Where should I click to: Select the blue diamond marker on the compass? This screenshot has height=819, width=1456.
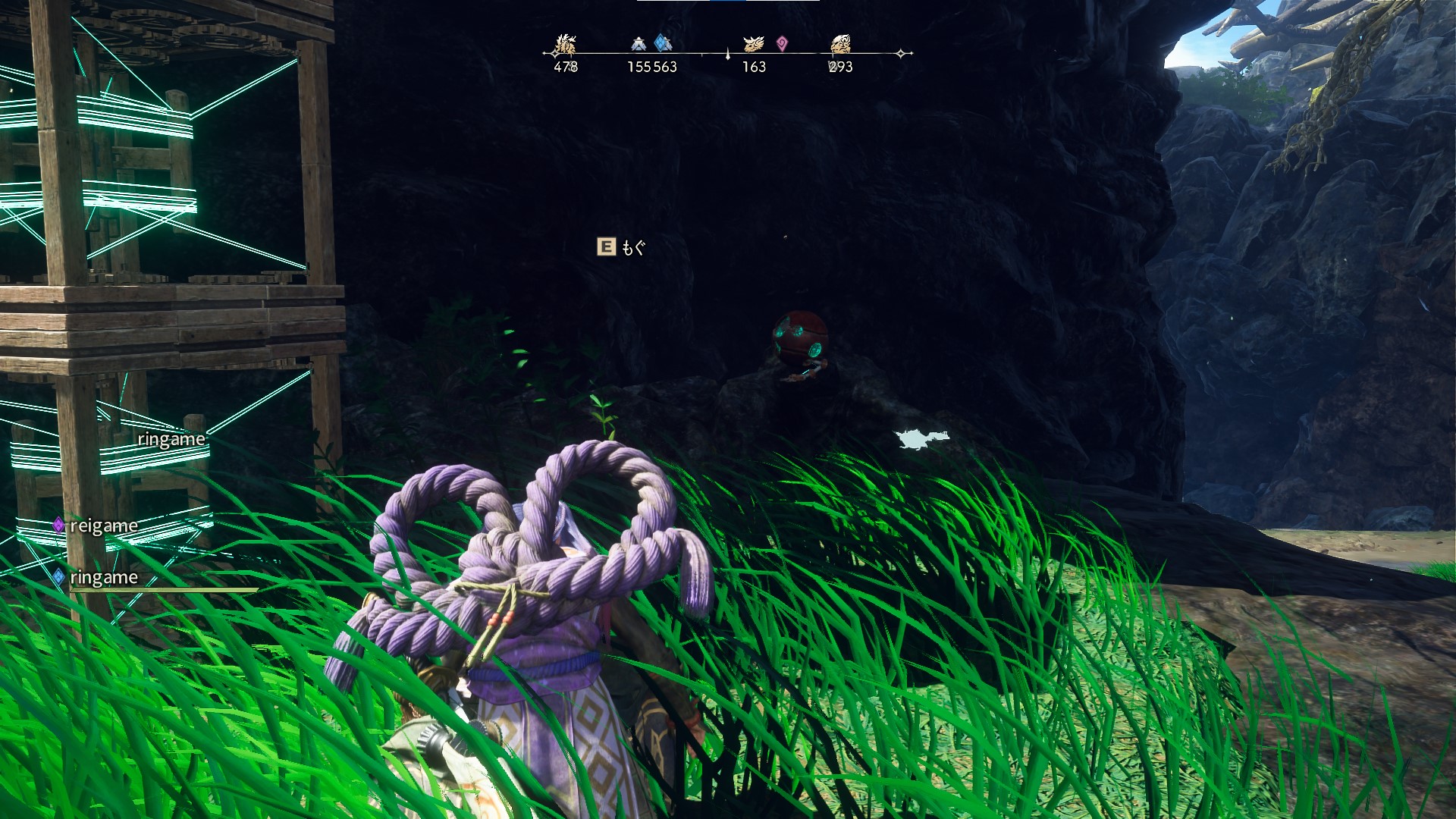click(x=663, y=43)
